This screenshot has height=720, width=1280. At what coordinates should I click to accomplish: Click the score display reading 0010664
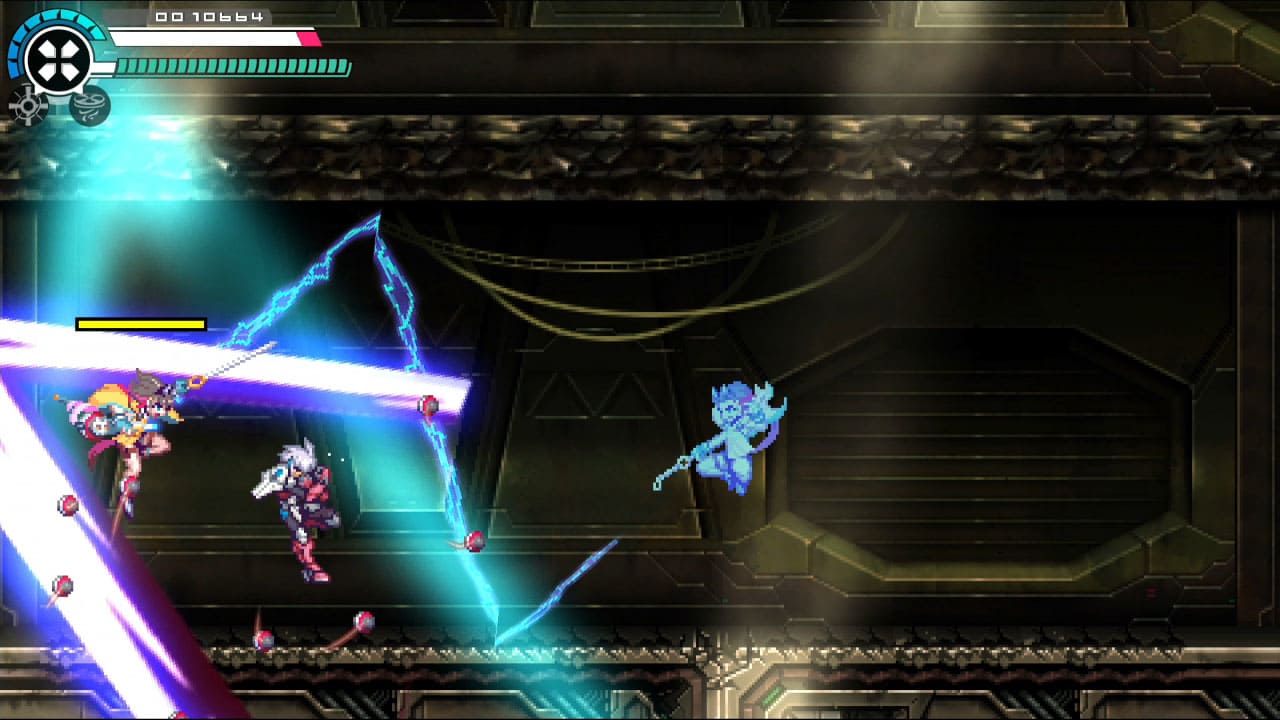click(208, 17)
